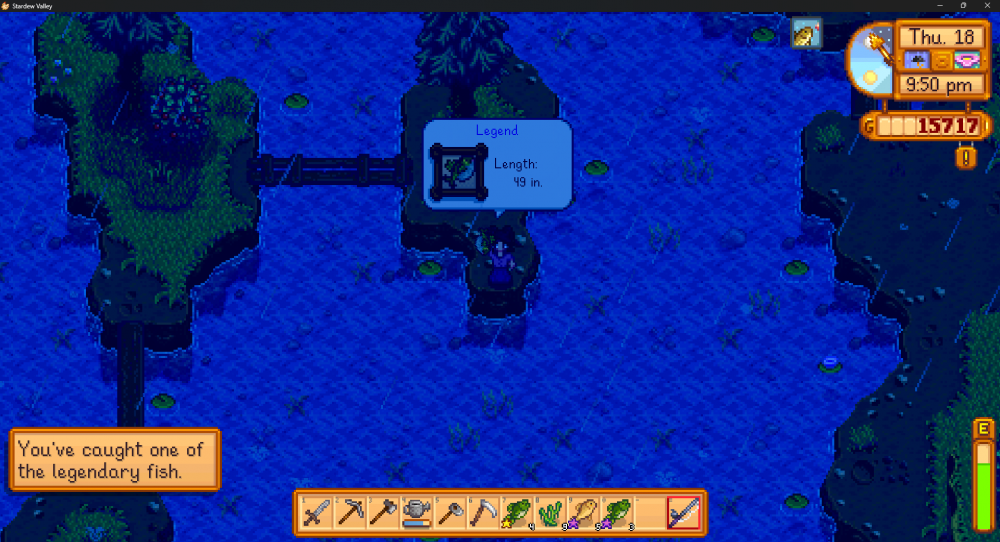Click the highlighted fishing rod slot
The height and width of the screenshot is (542, 1000).
684,513
